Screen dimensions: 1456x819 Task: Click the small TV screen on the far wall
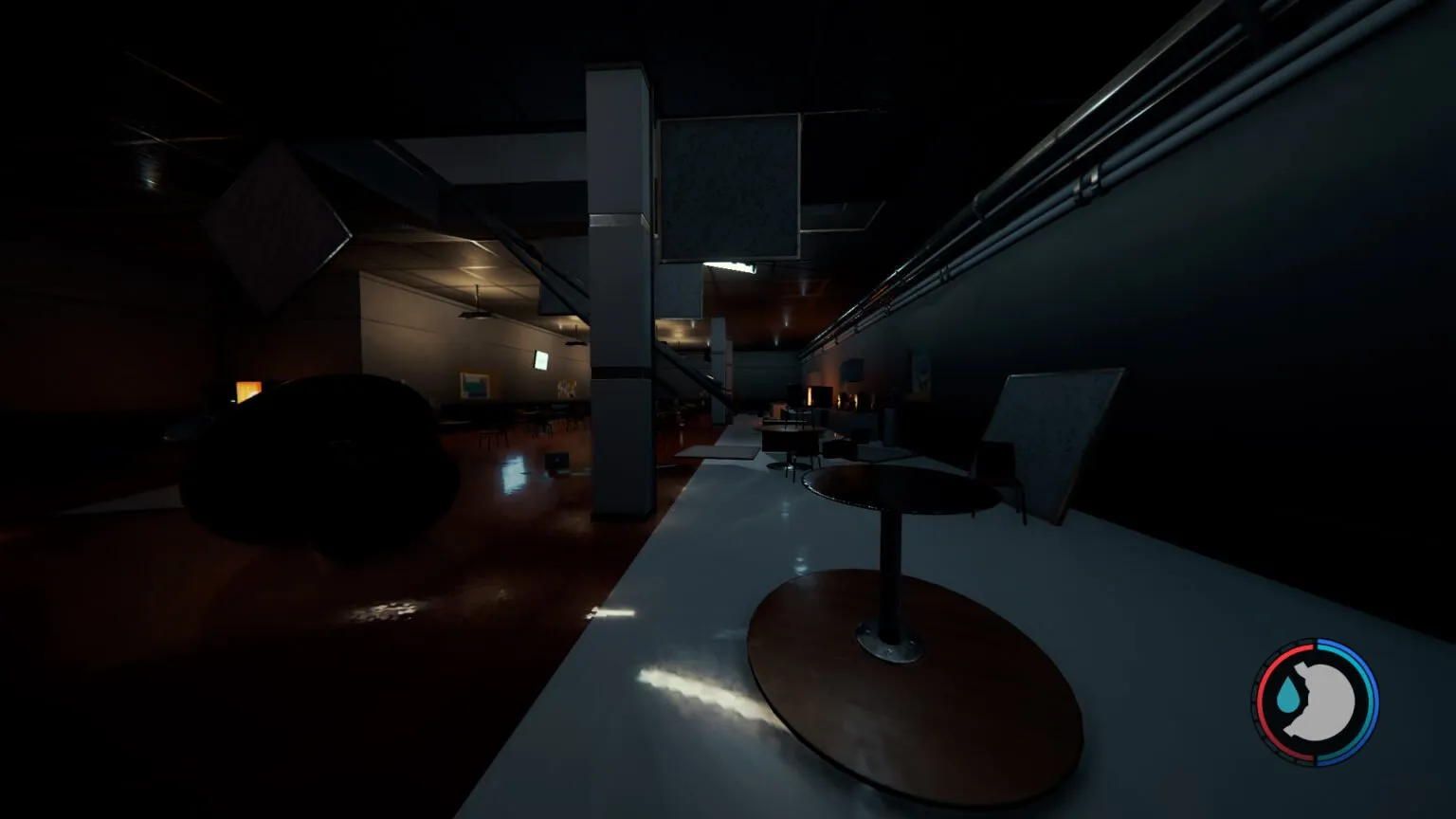click(539, 360)
